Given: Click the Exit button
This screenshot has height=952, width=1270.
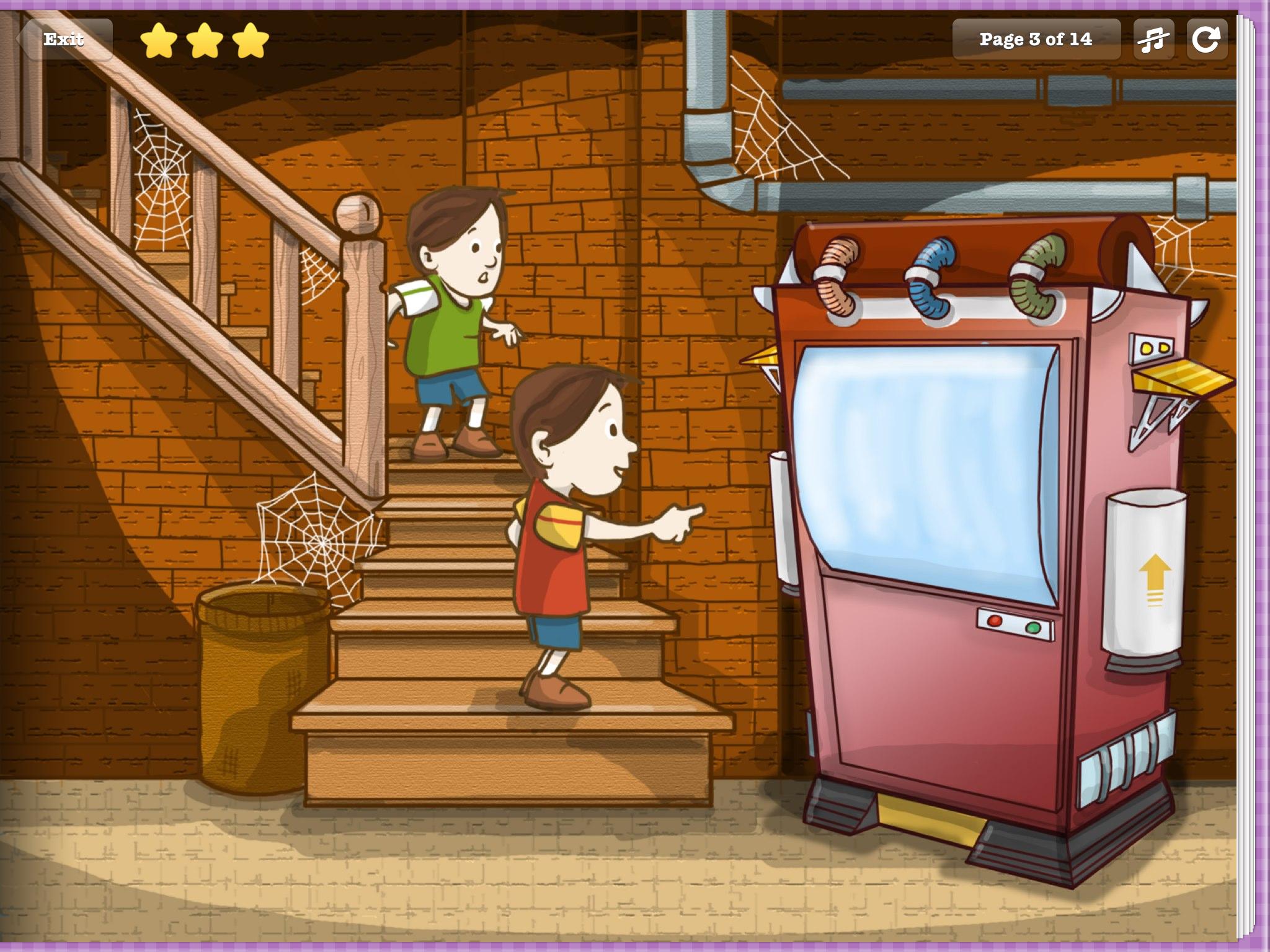Looking at the screenshot, I should 64,40.
